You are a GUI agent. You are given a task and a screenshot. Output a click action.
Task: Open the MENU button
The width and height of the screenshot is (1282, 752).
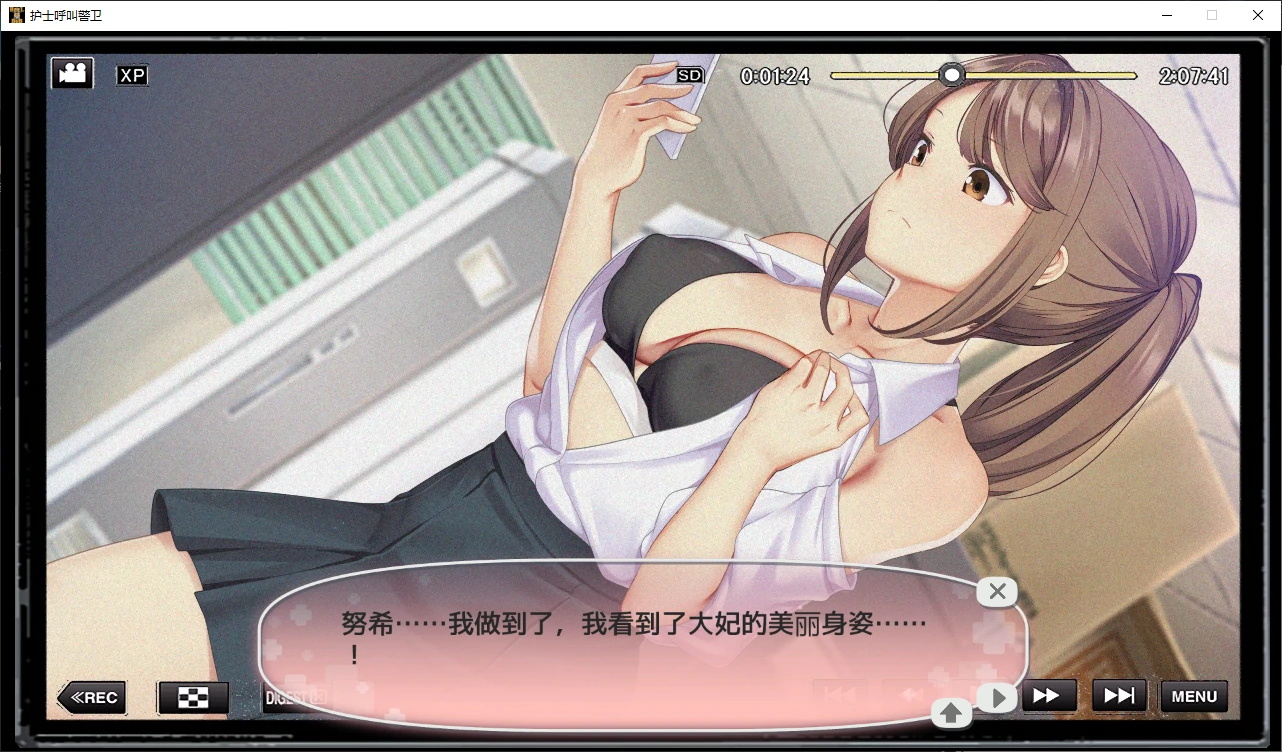(x=1193, y=696)
